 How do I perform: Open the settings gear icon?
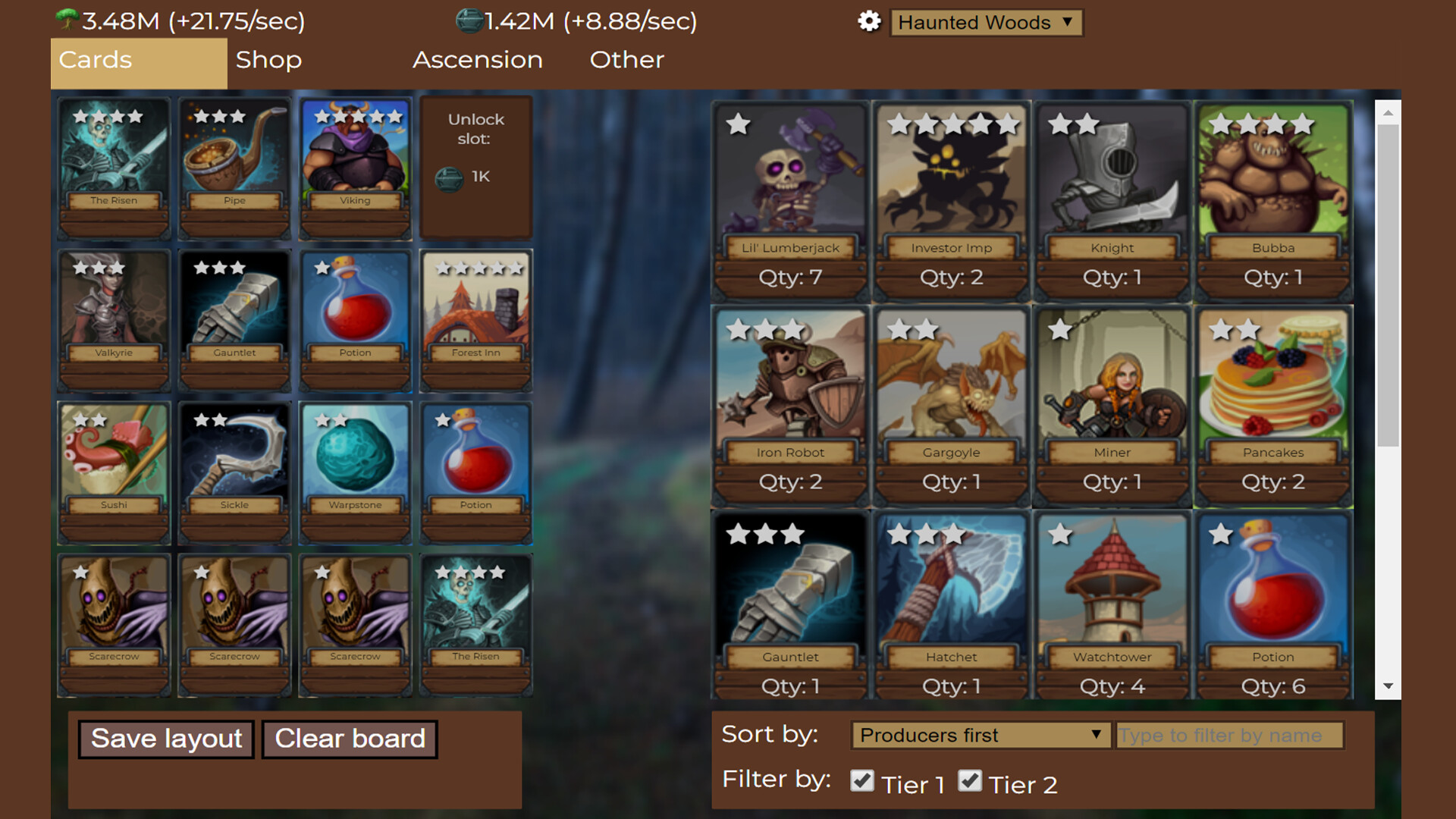(x=869, y=22)
